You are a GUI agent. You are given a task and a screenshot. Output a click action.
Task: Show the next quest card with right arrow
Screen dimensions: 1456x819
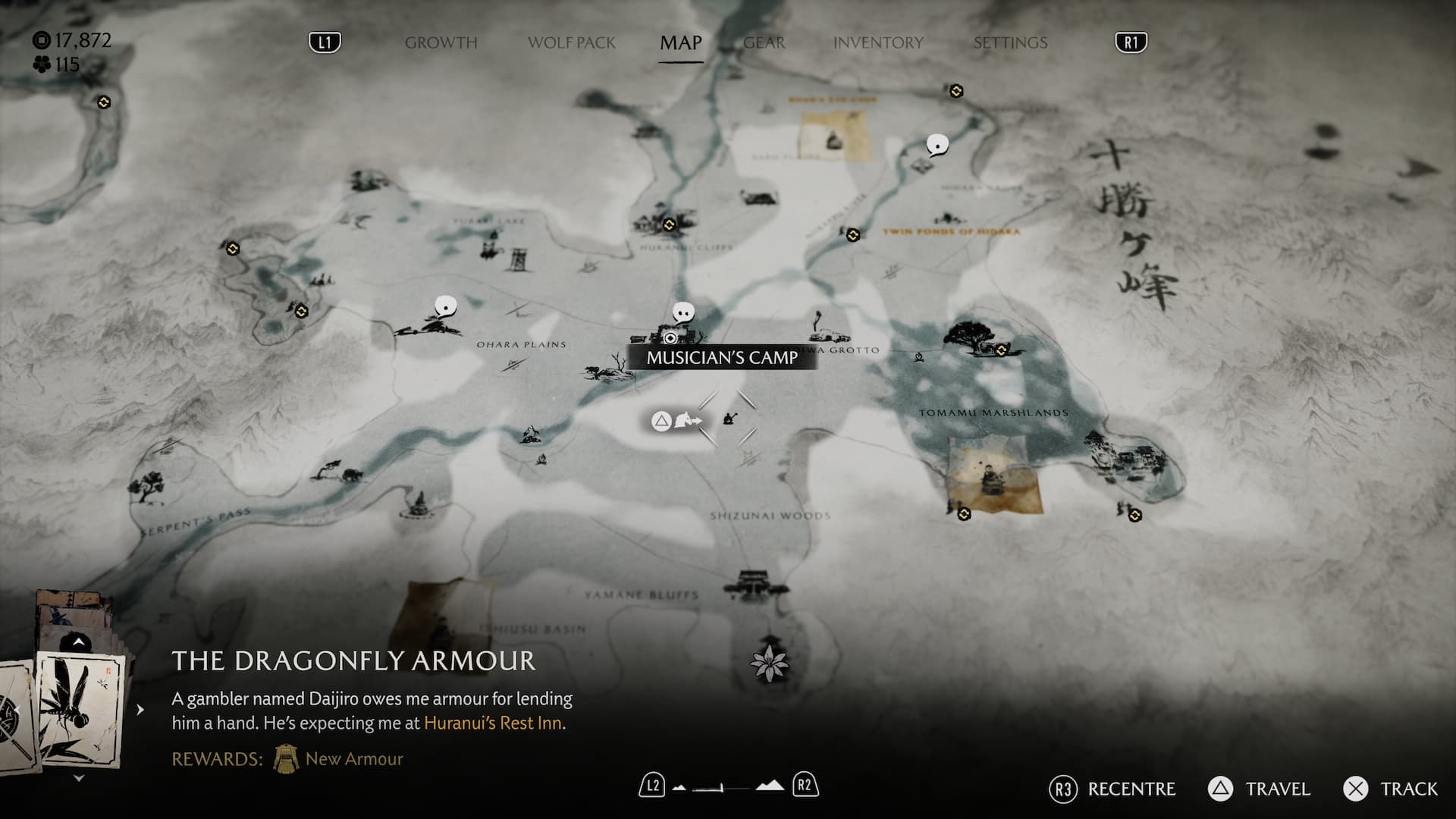(140, 710)
